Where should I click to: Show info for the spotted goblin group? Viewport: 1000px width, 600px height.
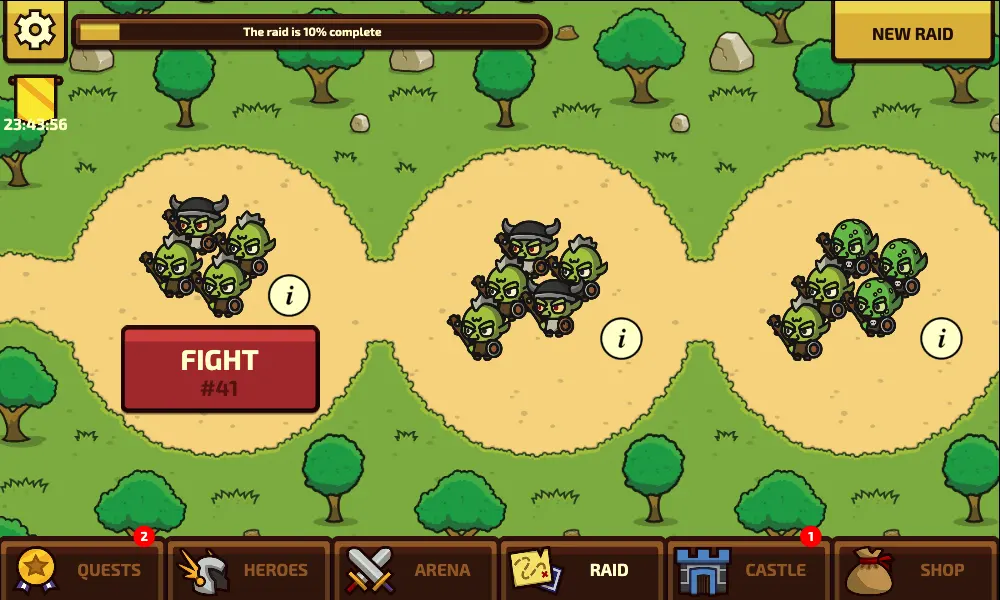pos(941,339)
